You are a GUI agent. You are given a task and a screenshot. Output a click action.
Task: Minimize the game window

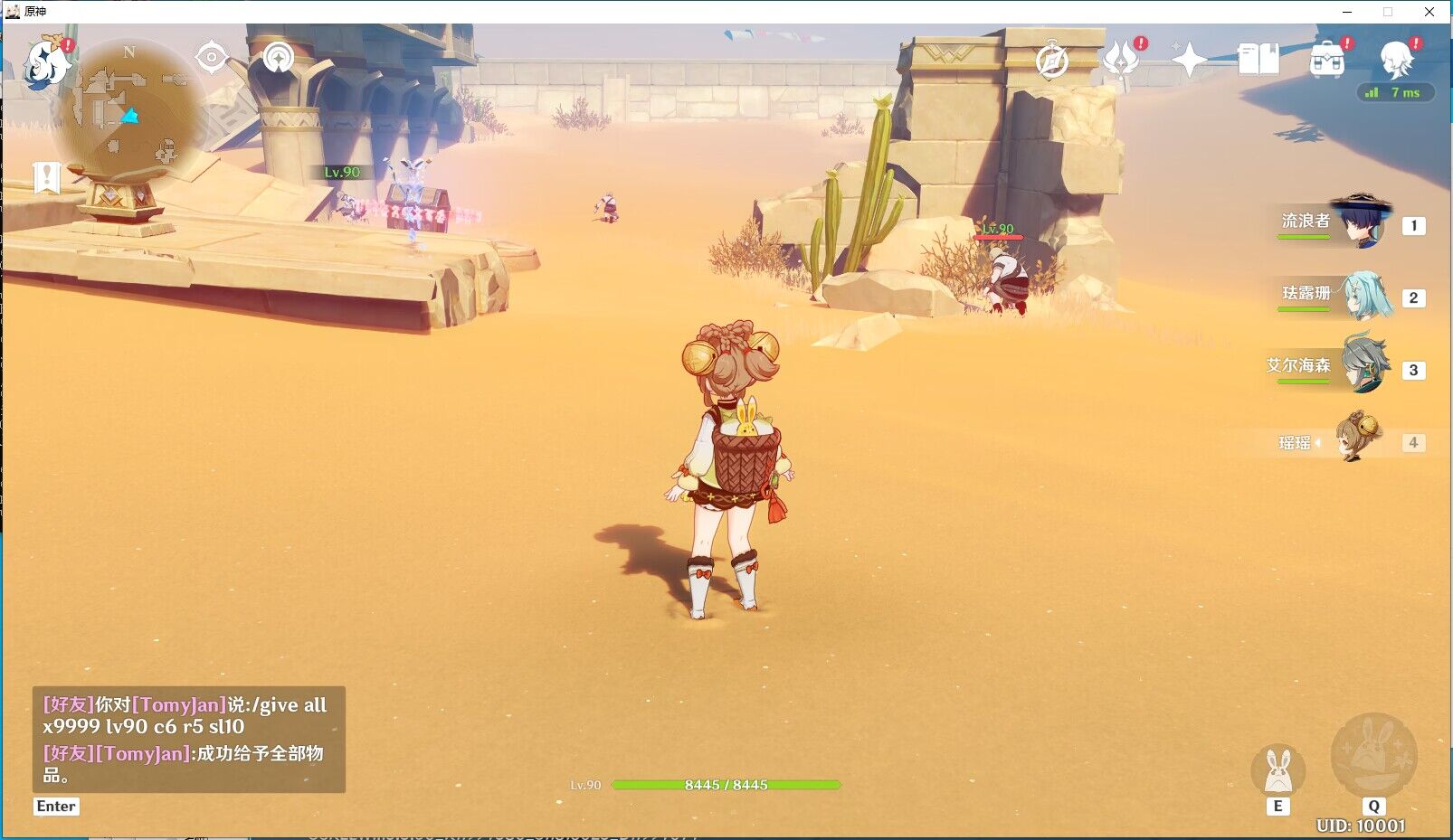tap(1347, 12)
